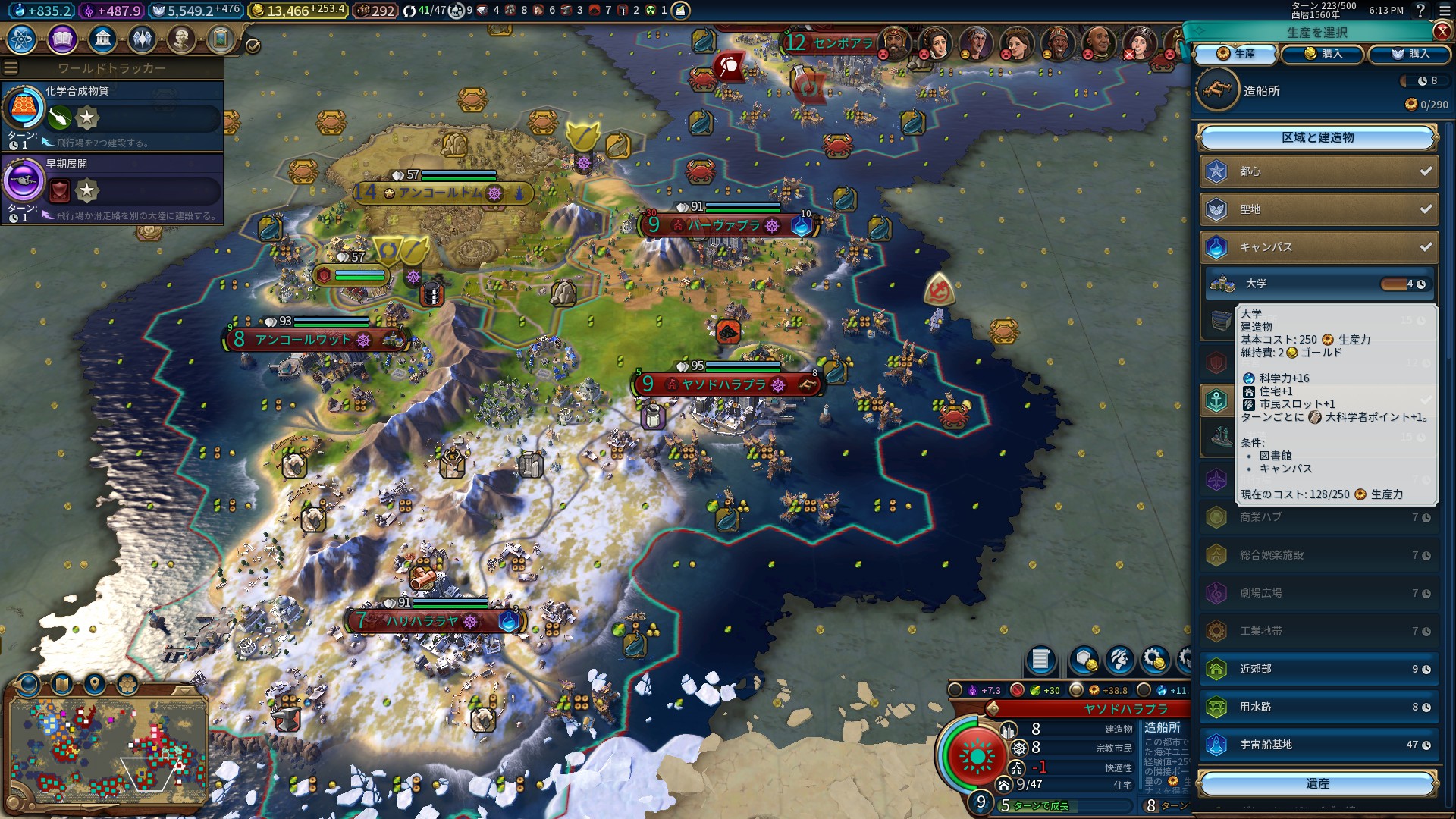Select the 宇宙船基地 spaceport district

pyautogui.click(x=1319, y=745)
